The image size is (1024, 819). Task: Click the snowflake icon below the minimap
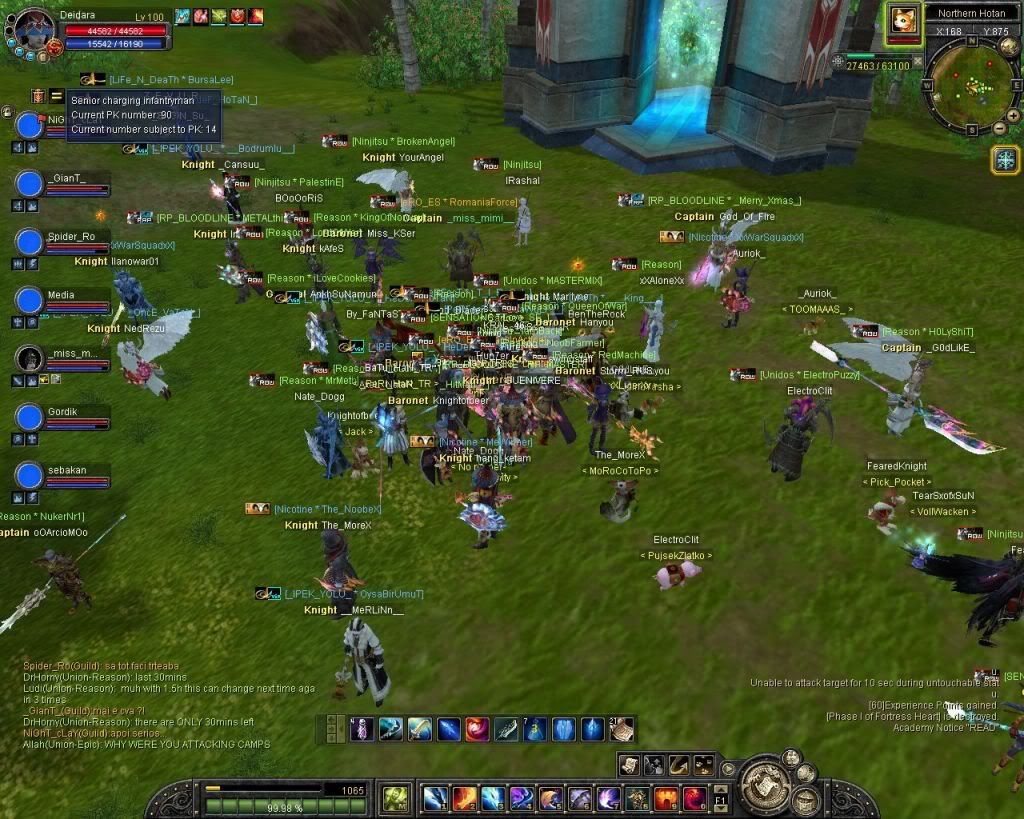coord(1005,159)
